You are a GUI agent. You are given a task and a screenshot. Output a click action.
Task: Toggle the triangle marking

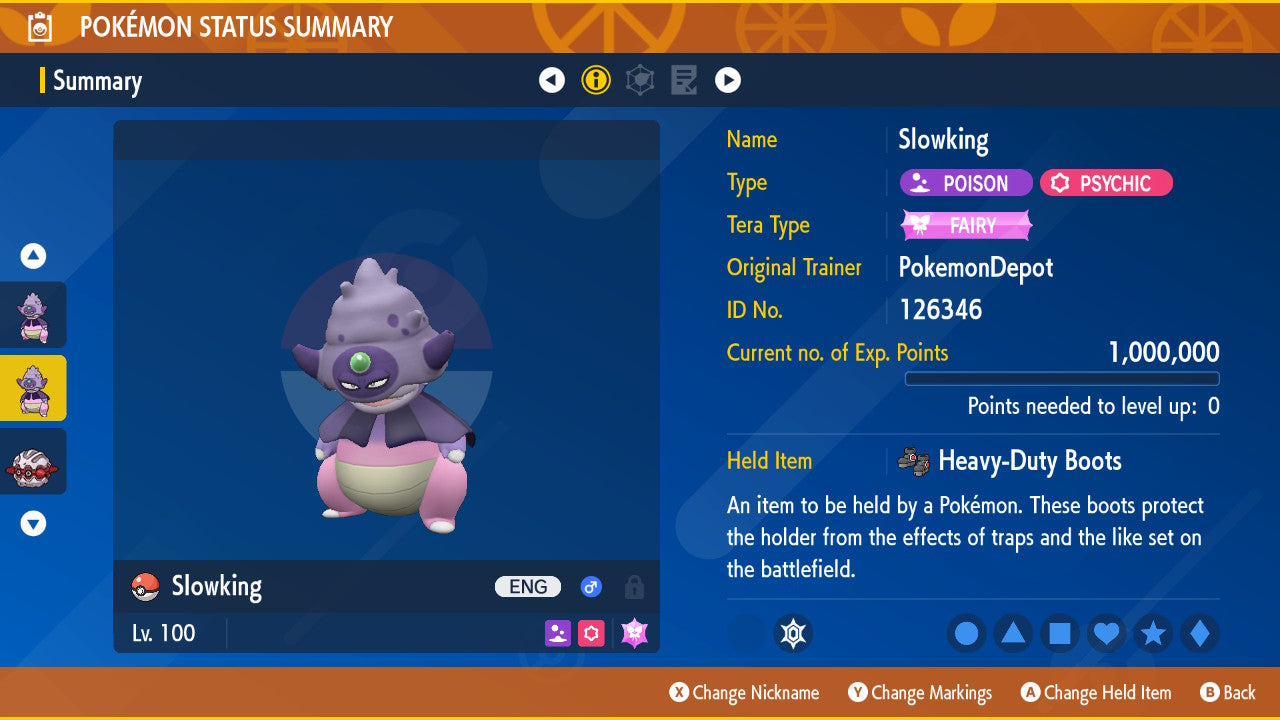coord(1013,633)
